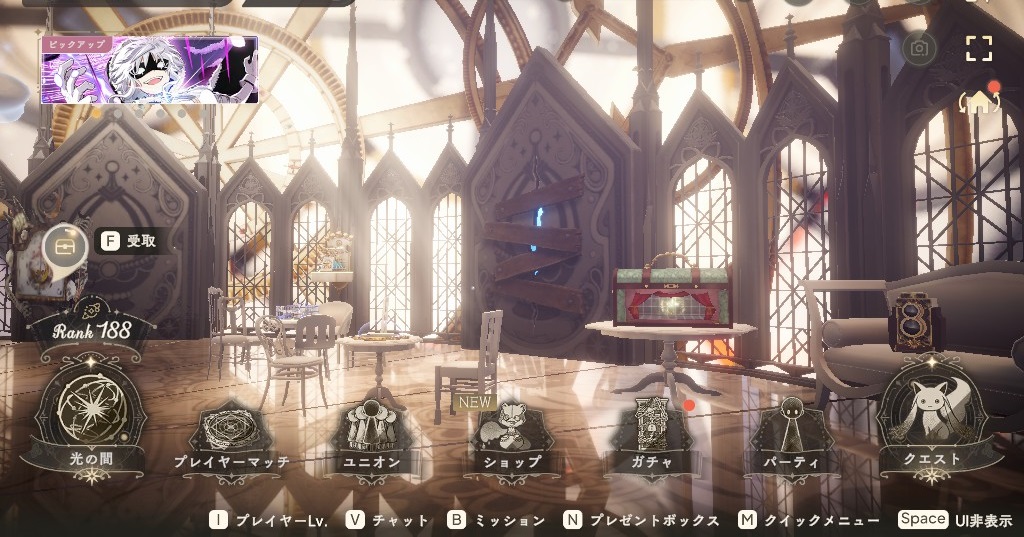
Task: Hide the UI with UI非表示
Action: pyautogui.click(x=955, y=520)
